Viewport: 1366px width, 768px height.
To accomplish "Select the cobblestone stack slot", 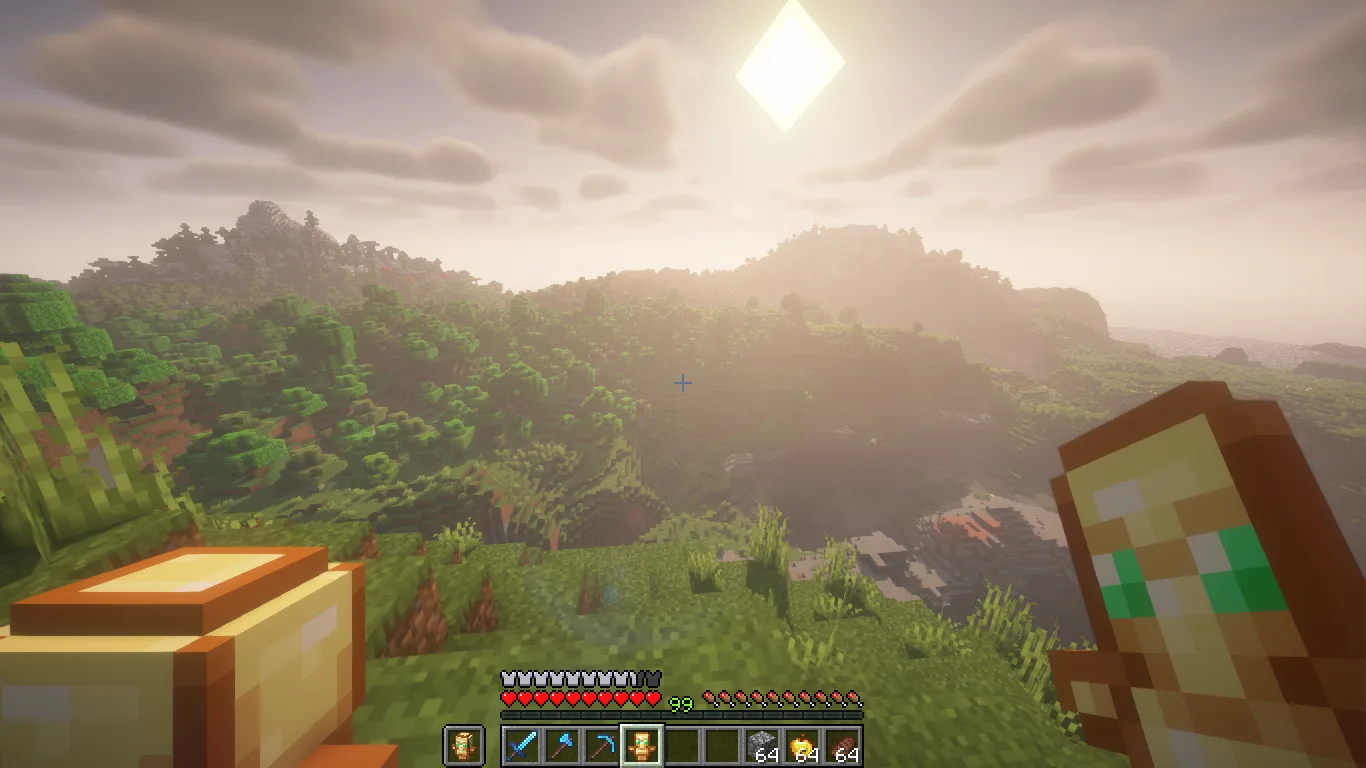I will coord(762,746).
